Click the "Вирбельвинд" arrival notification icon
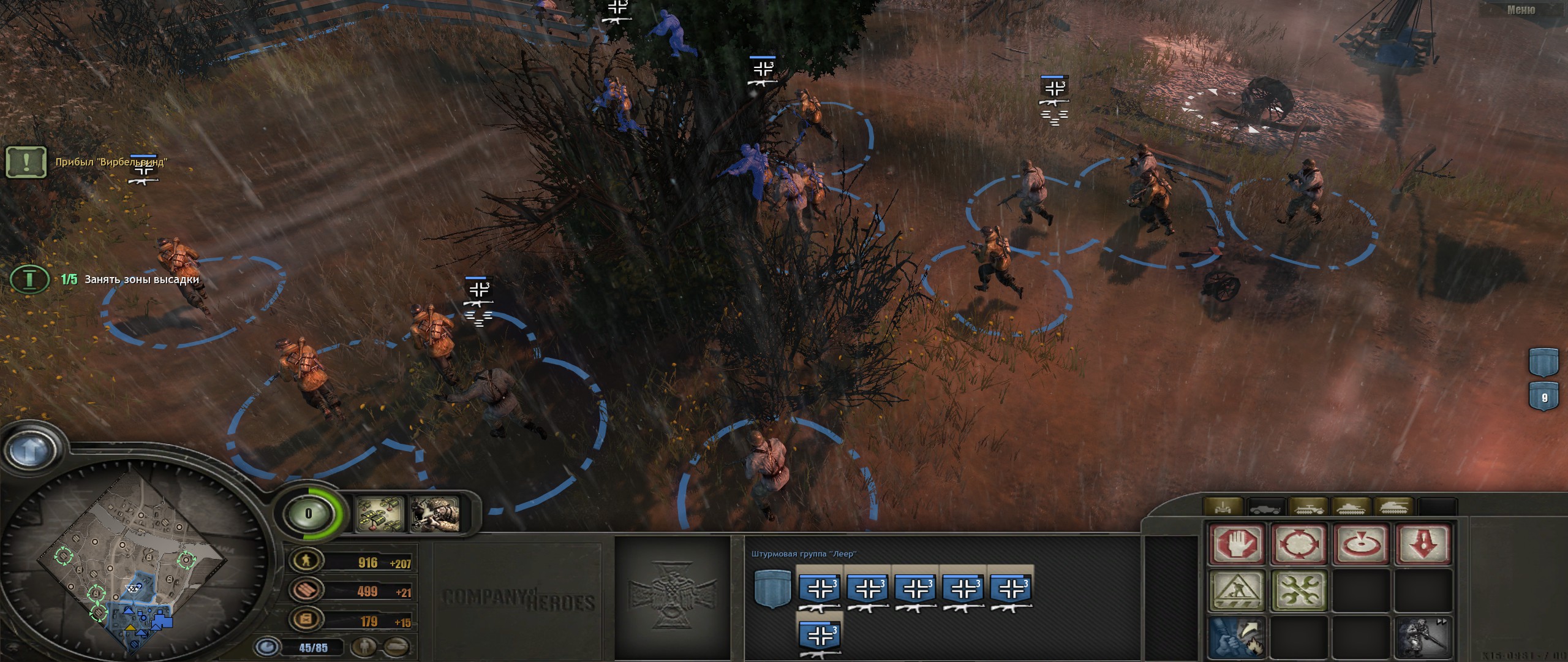 click(x=26, y=162)
